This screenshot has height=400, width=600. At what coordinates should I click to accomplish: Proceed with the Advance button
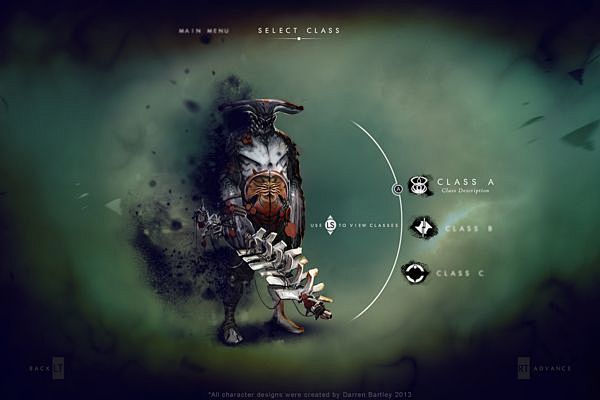point(545,368)
